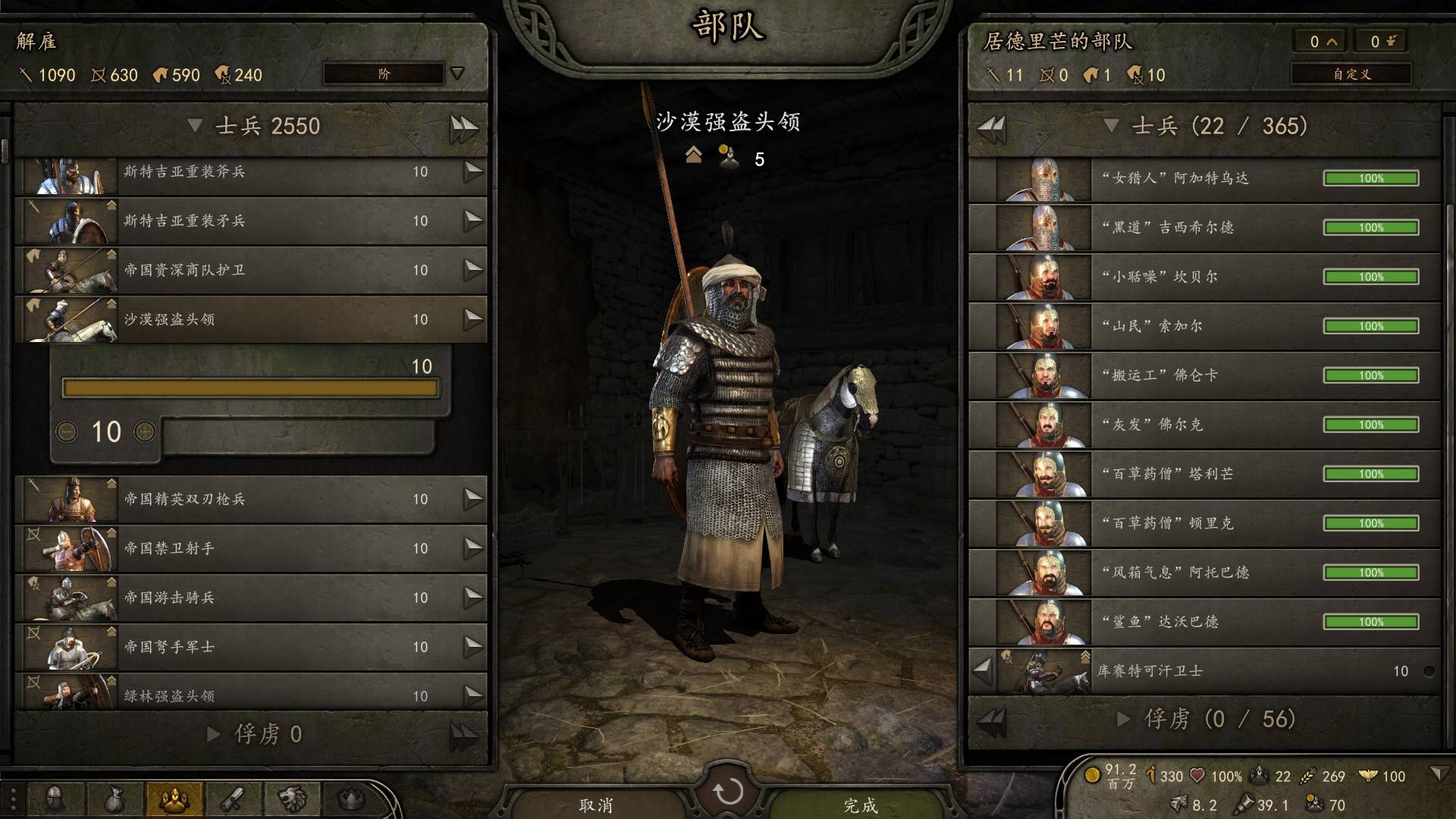Click the 取消 (Cancel) button
1456x819 pixels.
click(x=596, y=805)
